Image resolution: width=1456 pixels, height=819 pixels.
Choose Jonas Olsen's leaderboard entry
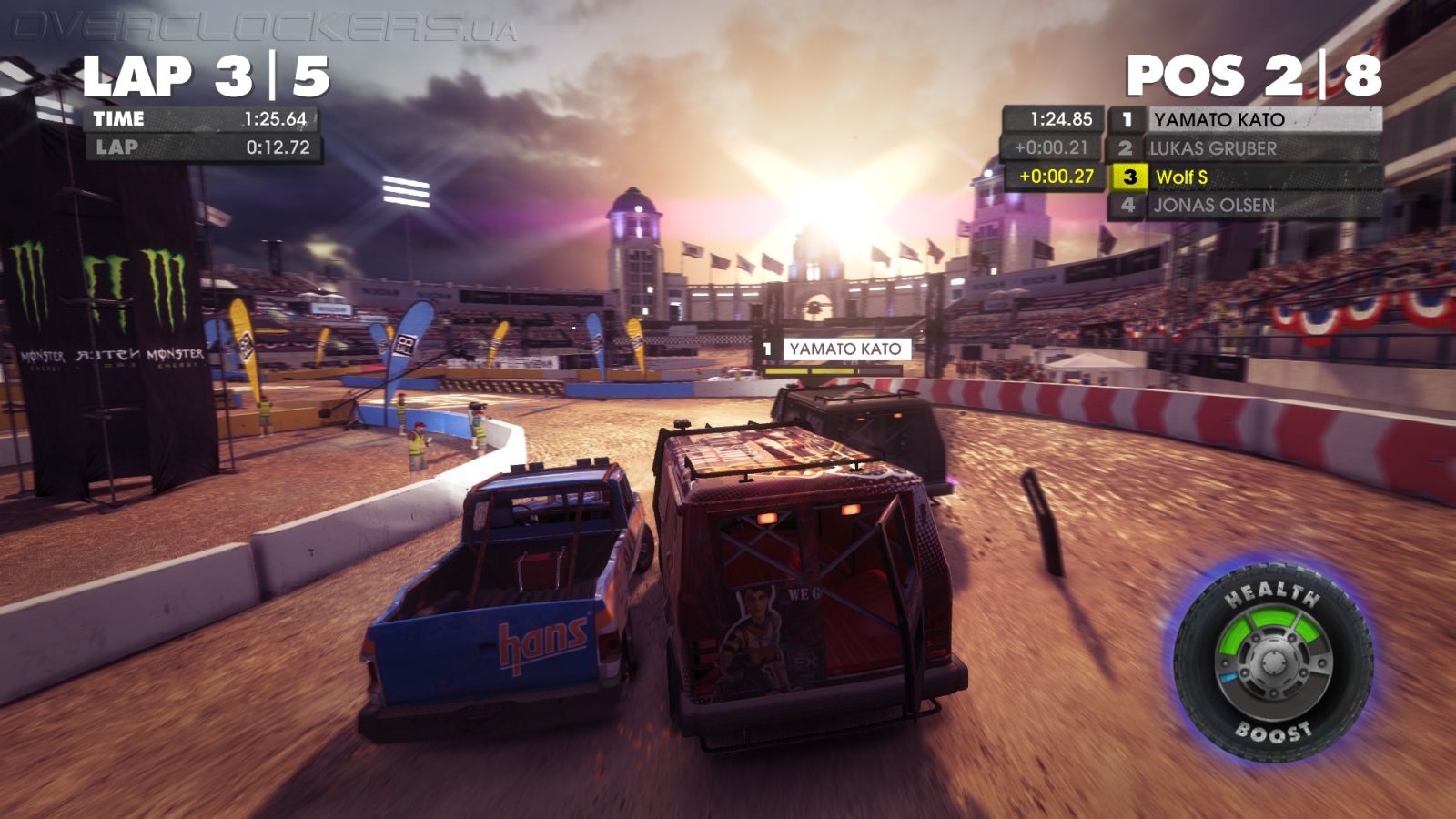coord(1243,206)
